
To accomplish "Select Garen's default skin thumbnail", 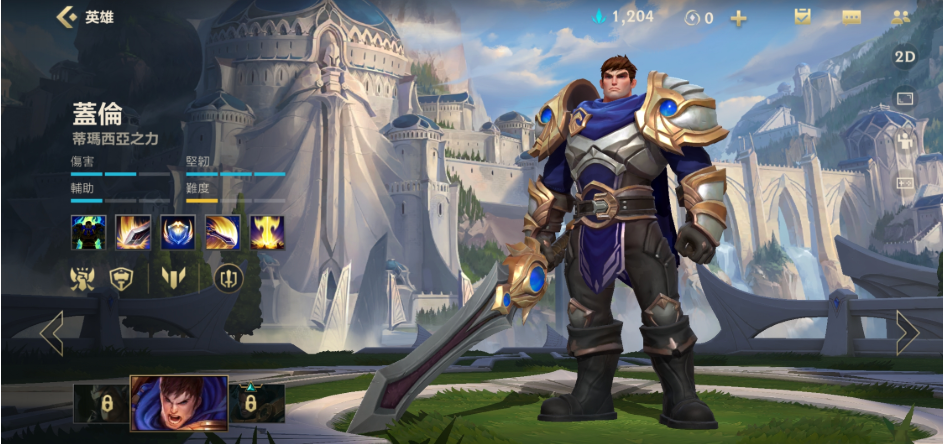I will click(179, 403).
